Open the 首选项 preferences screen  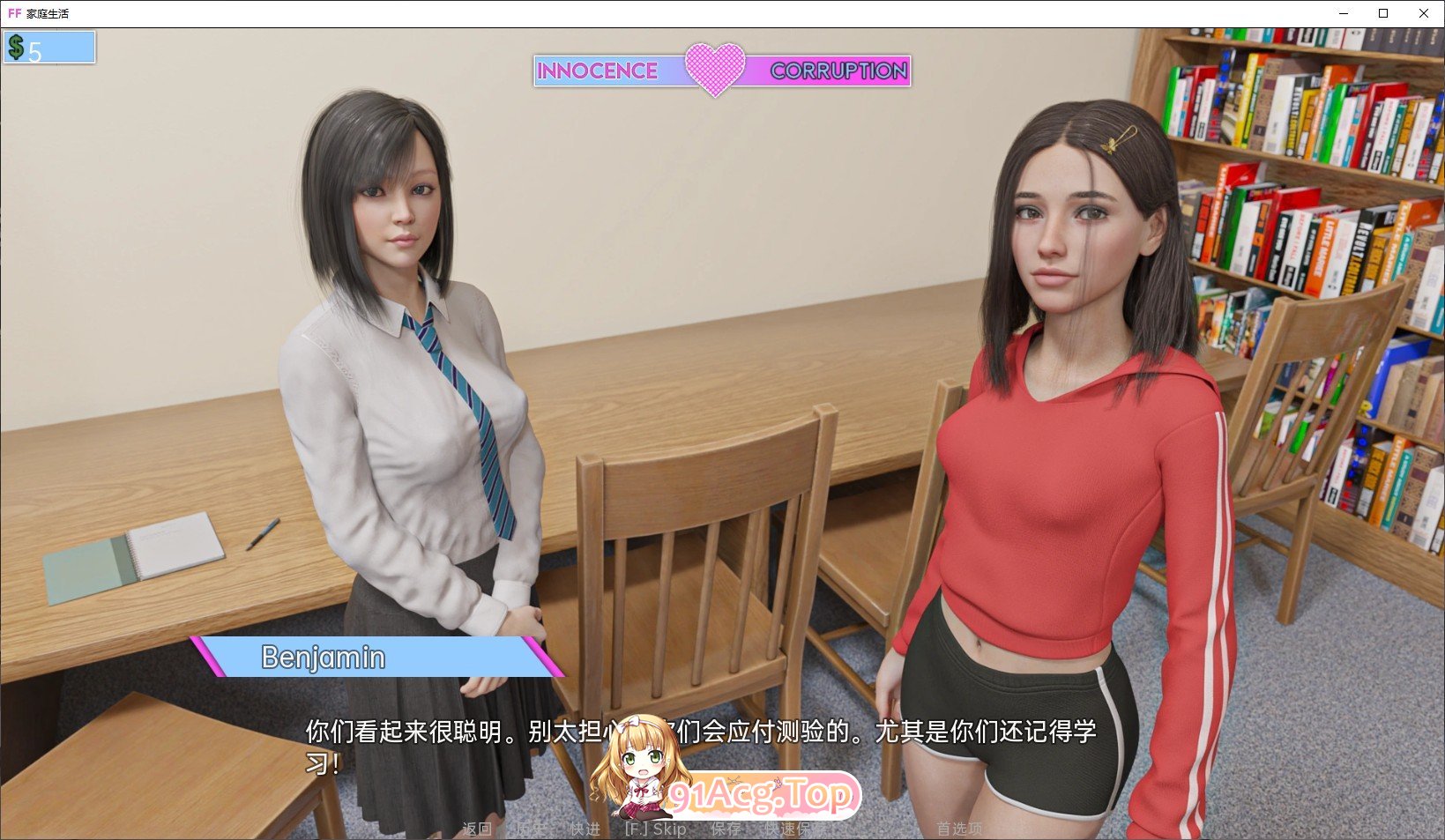pyautogui.click(x=960, y=829)
